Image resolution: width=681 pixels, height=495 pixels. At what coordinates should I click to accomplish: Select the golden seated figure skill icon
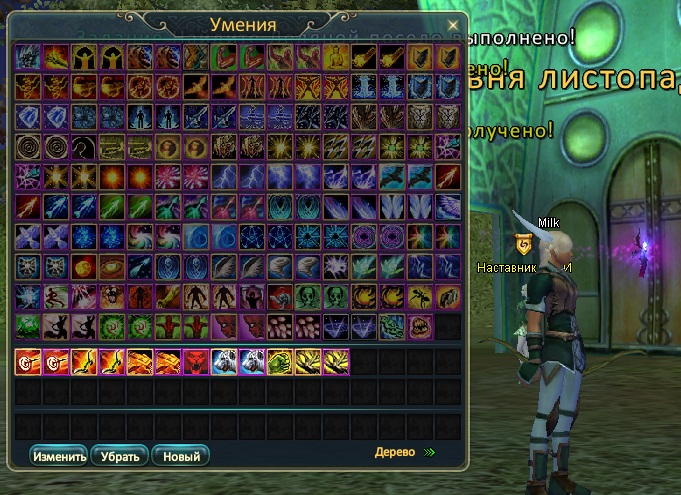[335, 57]
